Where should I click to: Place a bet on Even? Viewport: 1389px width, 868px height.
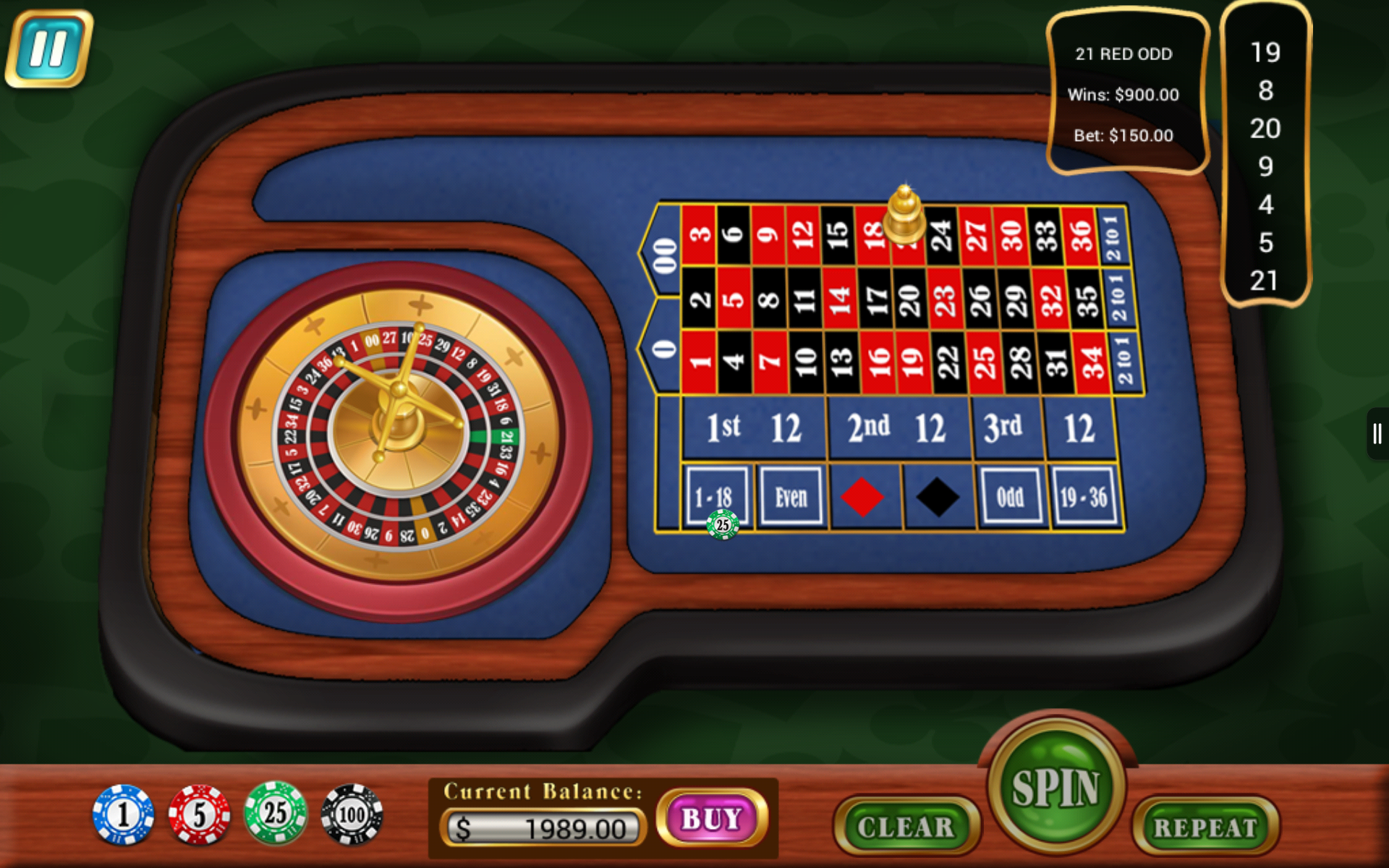tap(791, 496)
